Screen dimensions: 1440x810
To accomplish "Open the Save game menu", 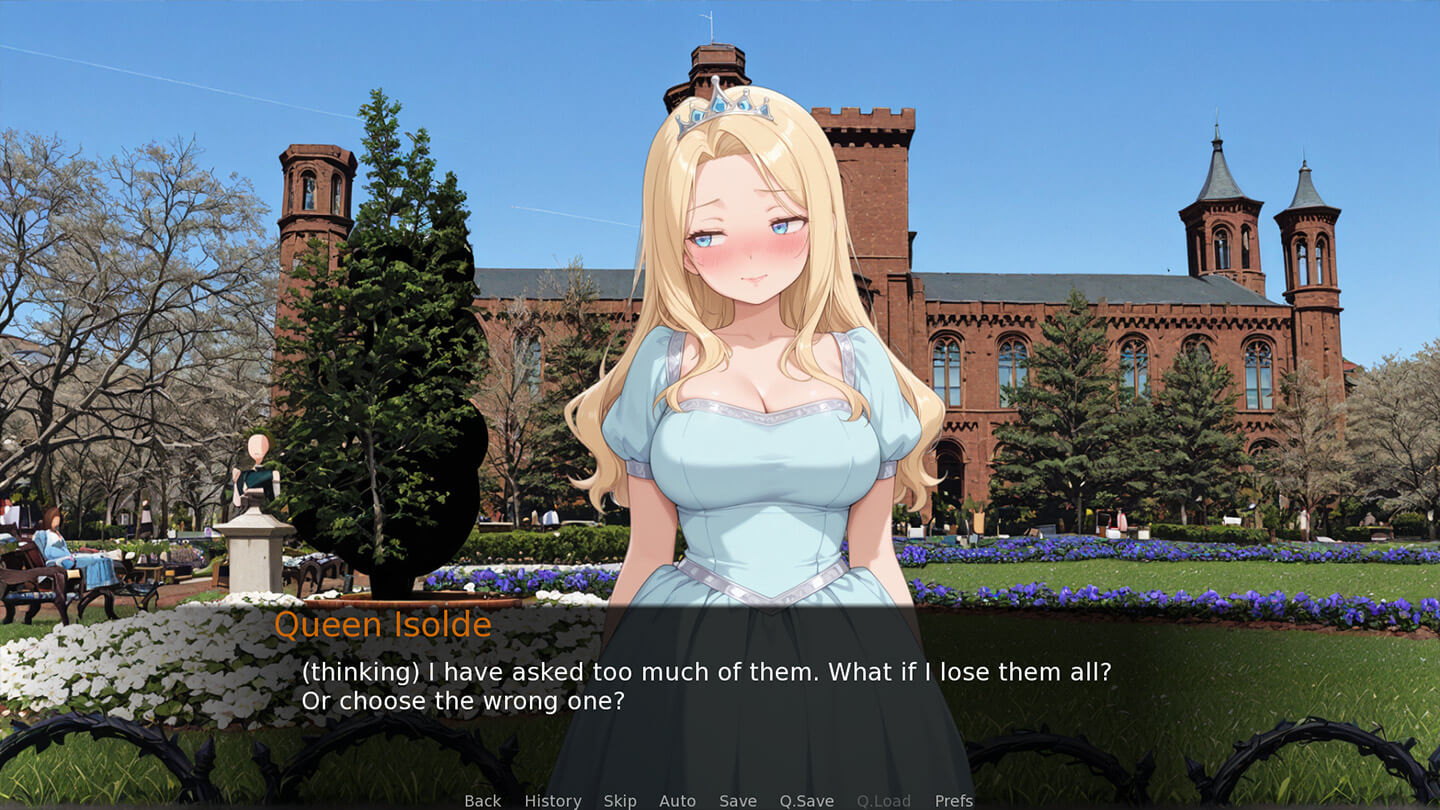I will point(738,800).
